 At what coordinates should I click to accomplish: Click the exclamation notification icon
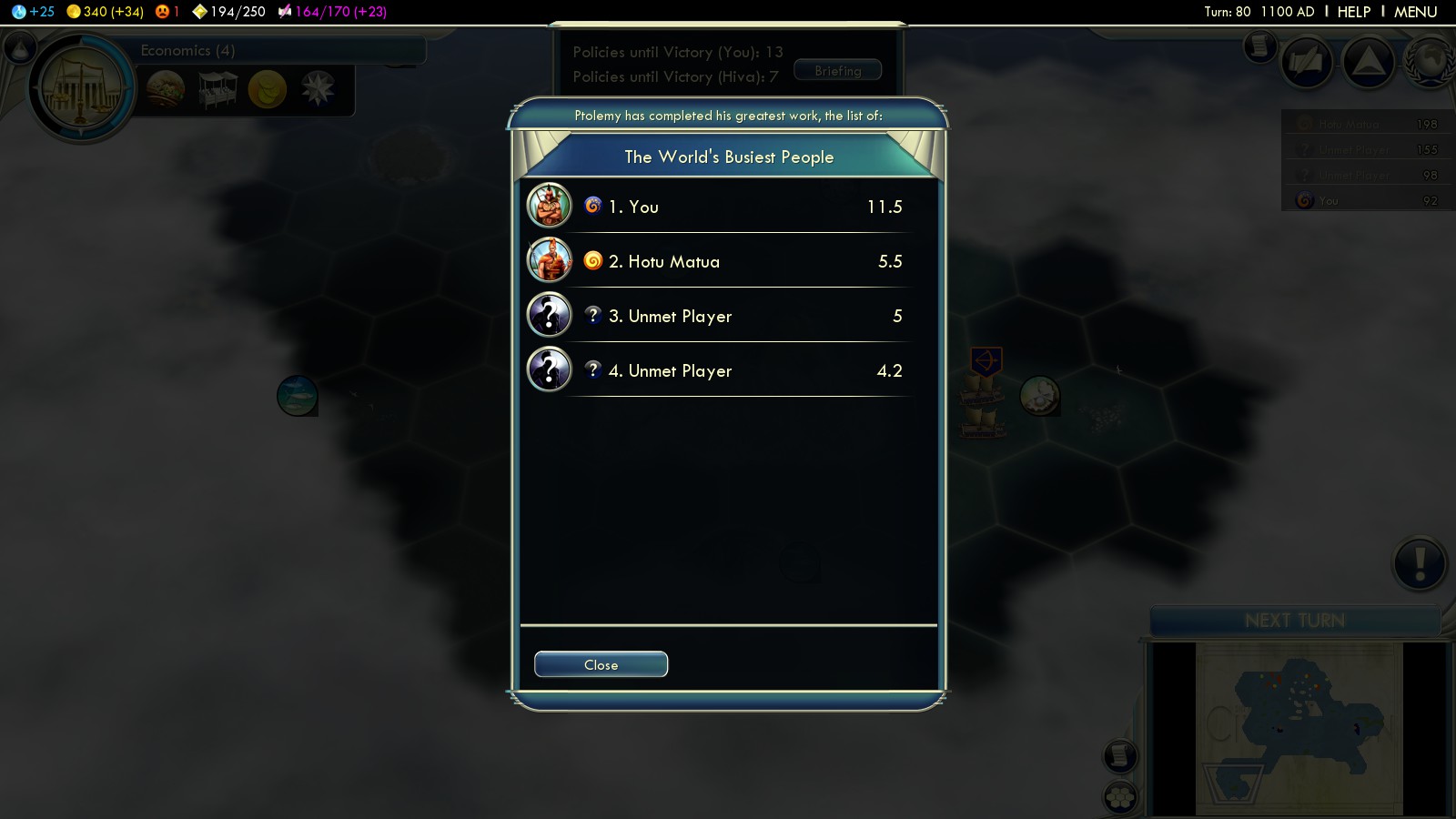coord(1419,563)
